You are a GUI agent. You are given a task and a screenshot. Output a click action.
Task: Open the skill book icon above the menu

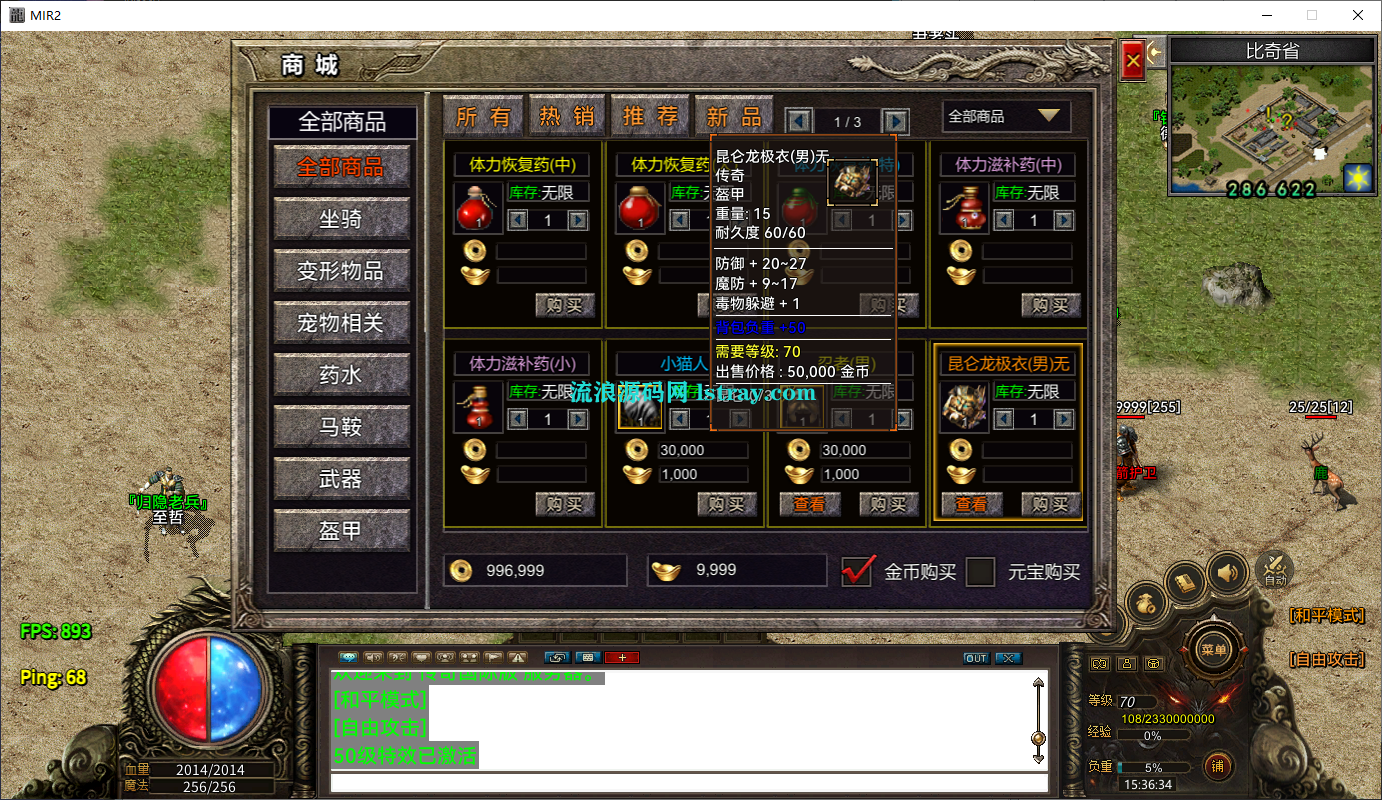tap(1185, 579)
